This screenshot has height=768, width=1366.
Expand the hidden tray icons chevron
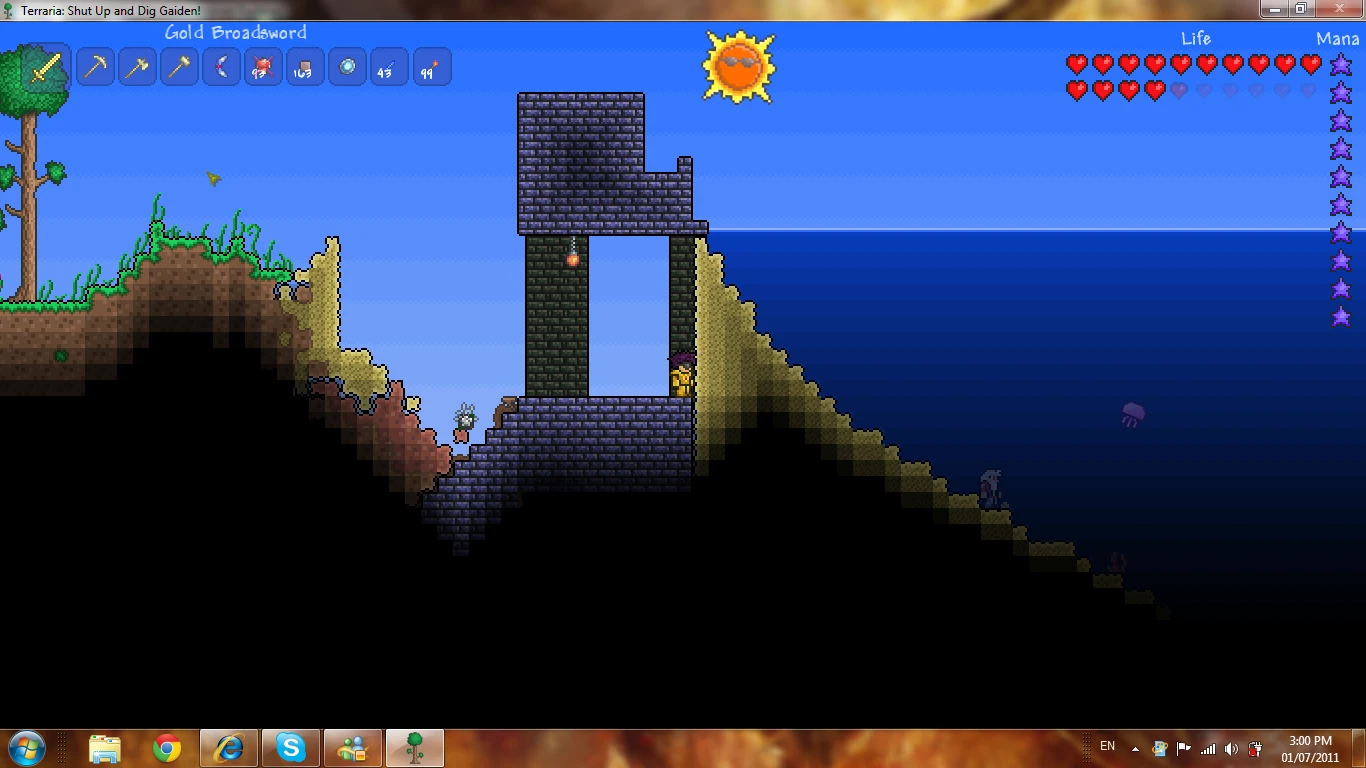pos(1135,747)
